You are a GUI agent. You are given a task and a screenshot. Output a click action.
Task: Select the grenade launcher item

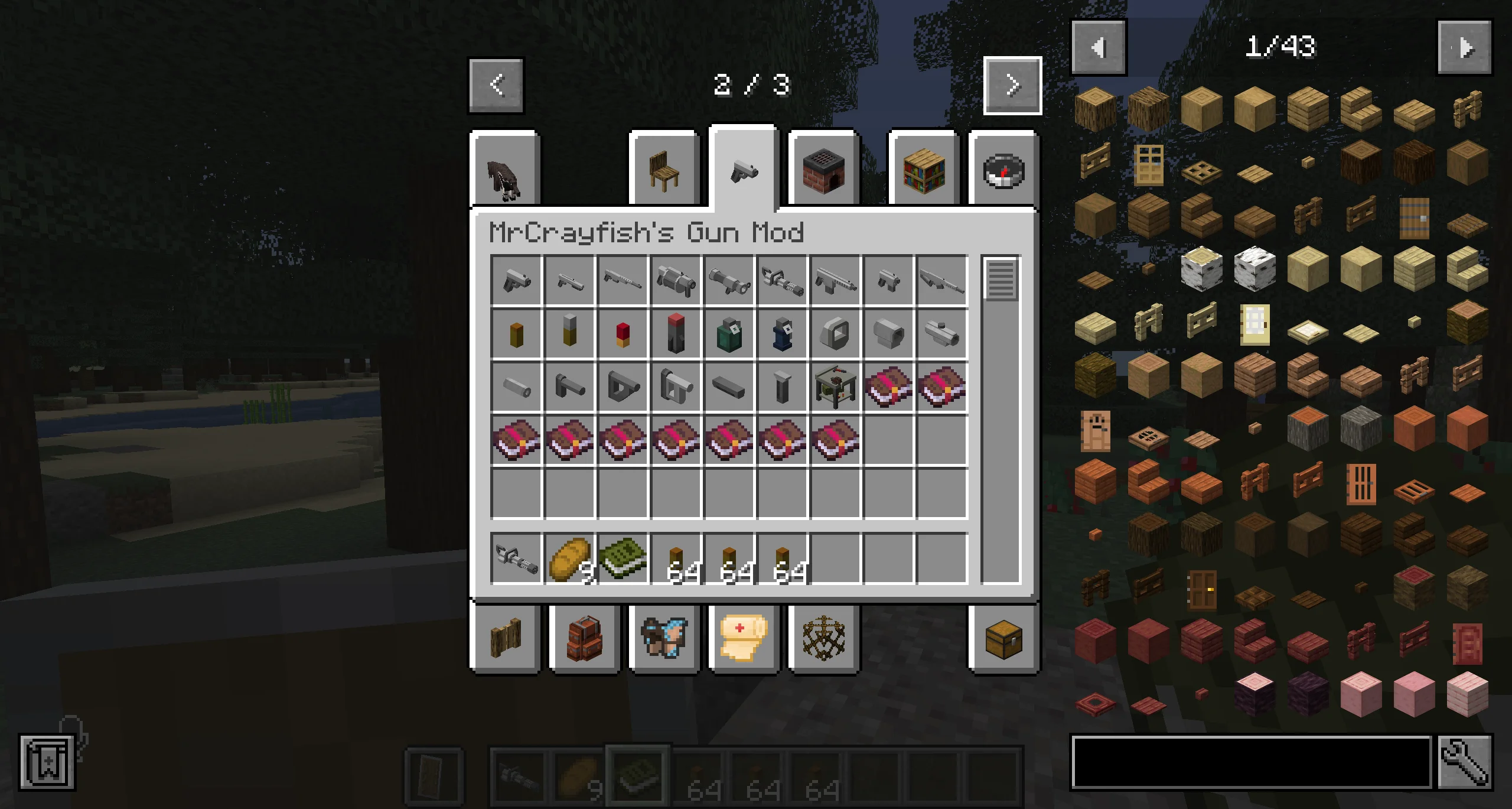tap(676, 280)
